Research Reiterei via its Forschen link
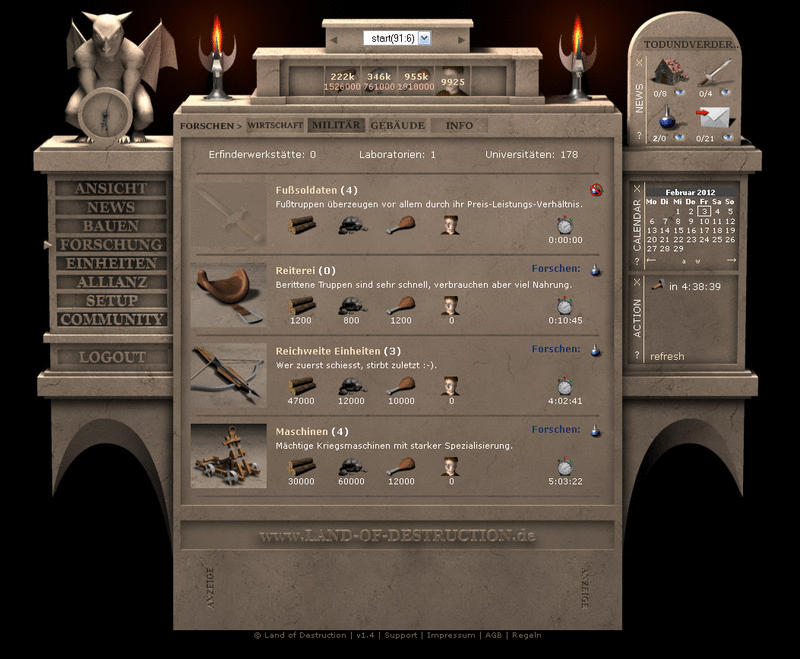This screenshot has width=800, height=659. (556, 269)
